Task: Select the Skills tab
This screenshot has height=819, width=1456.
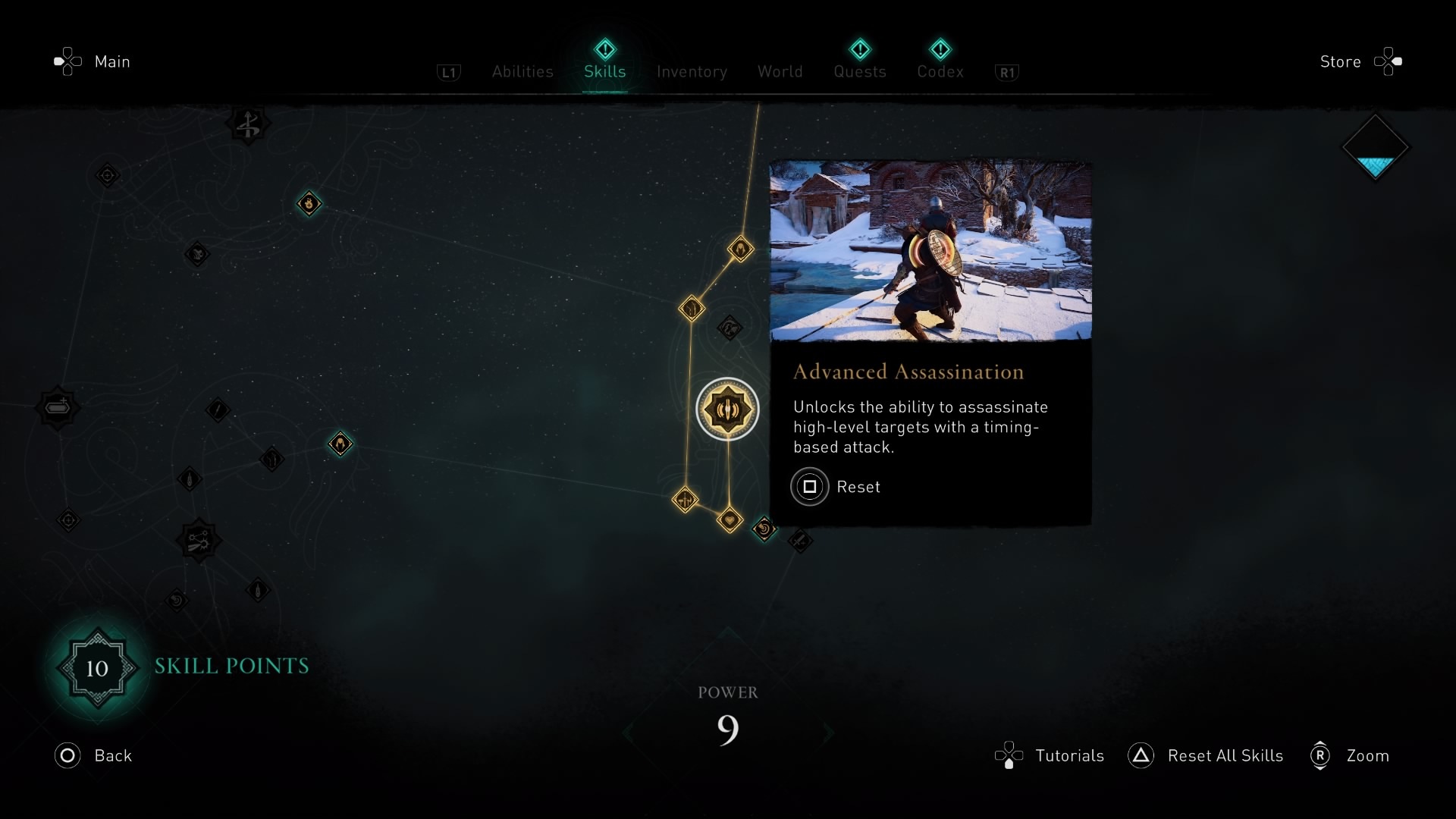Action: [x=604, y=72]
